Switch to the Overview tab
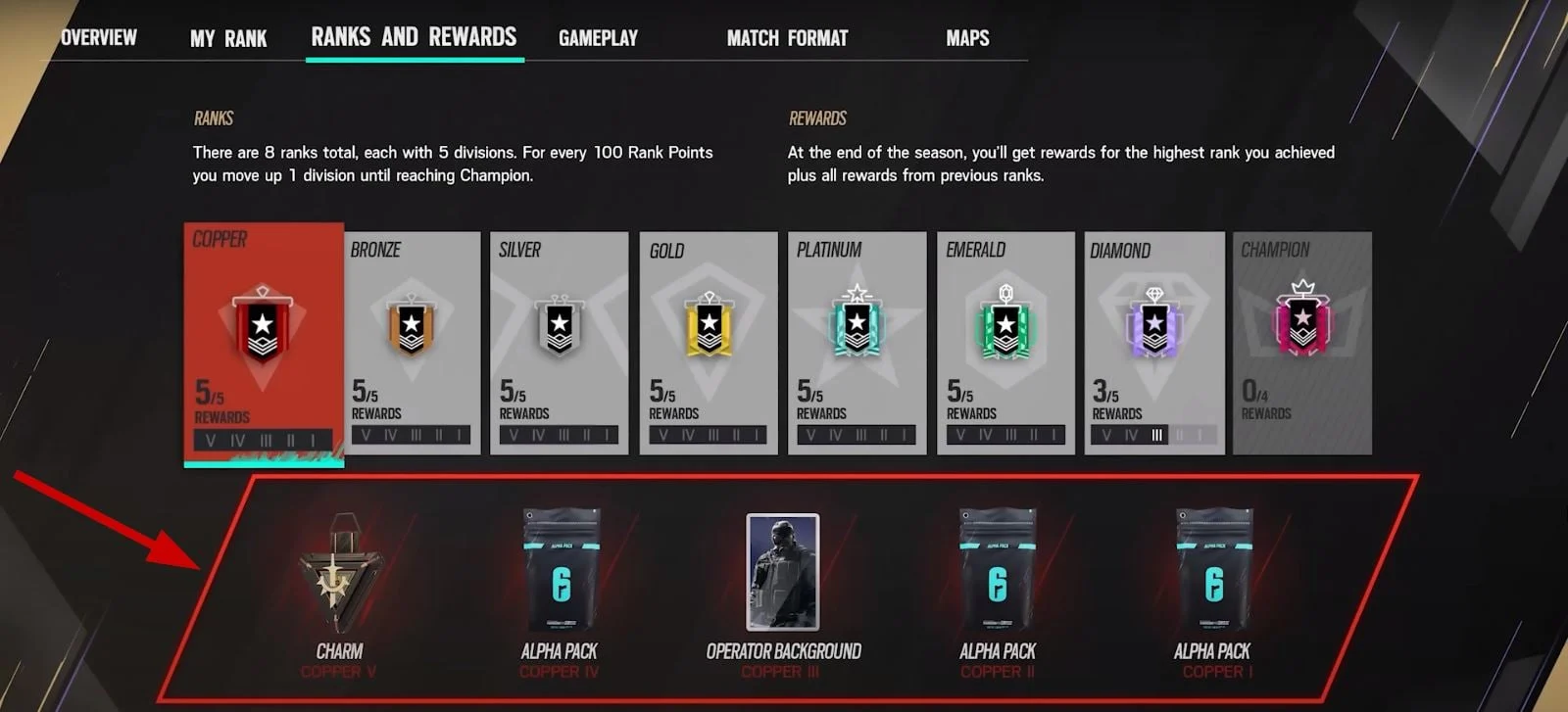 98,38
